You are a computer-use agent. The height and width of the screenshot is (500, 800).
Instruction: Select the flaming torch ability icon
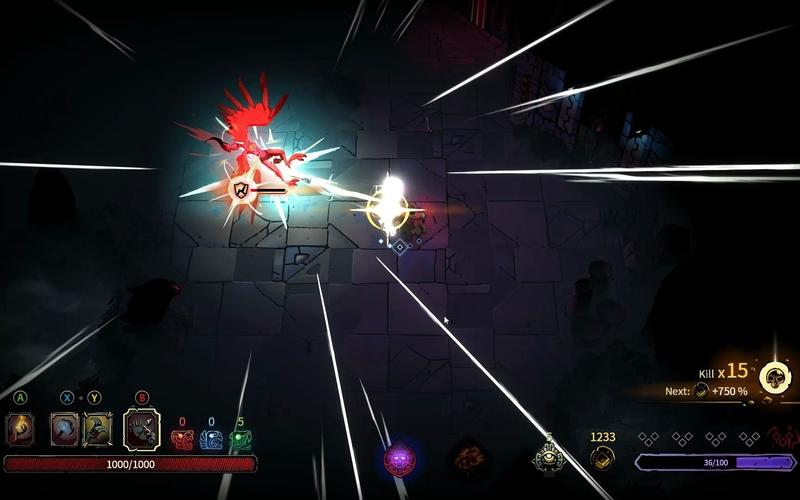point(20,429)
